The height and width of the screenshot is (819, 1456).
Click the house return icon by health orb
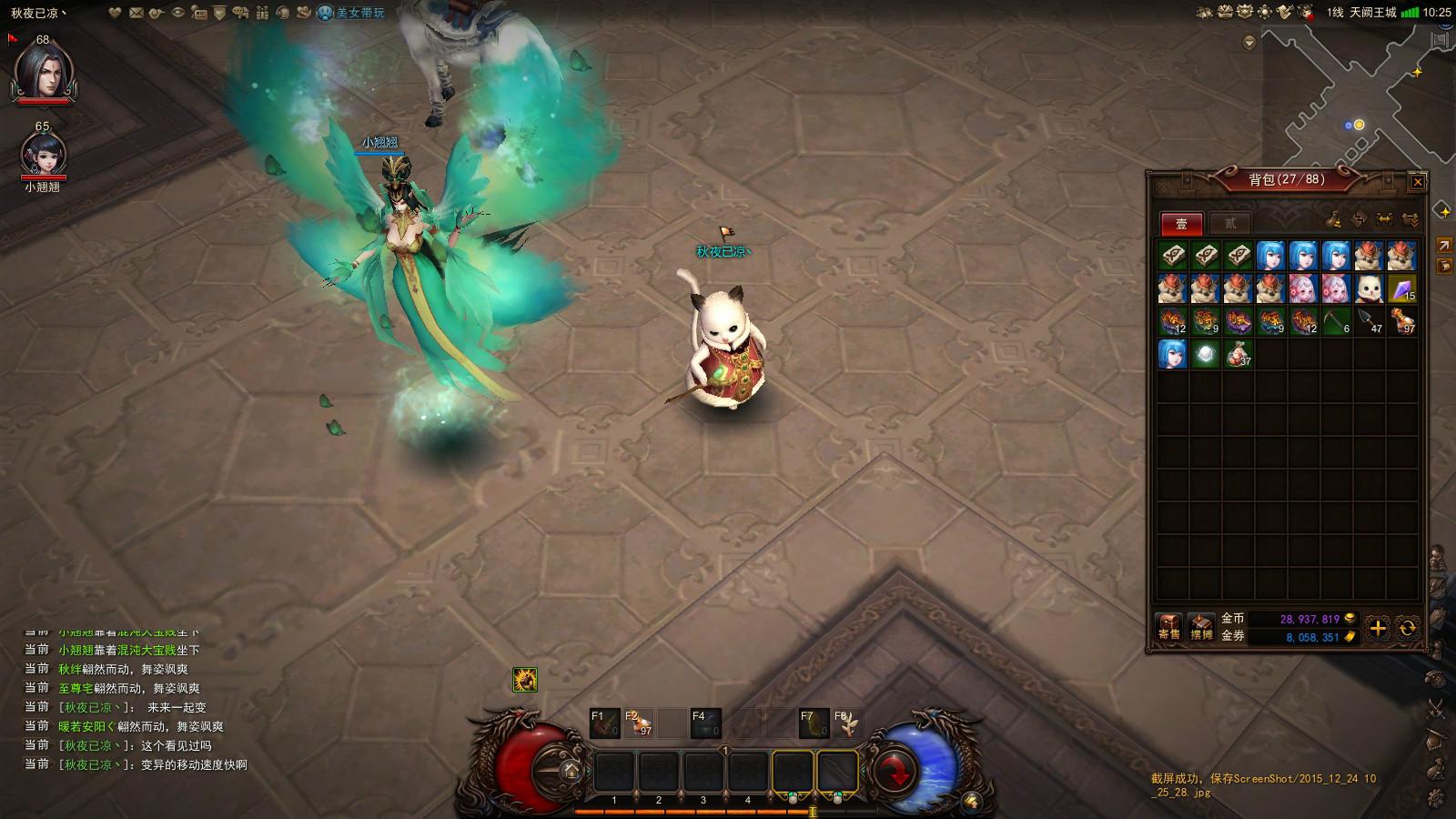(x=571, y=771)
